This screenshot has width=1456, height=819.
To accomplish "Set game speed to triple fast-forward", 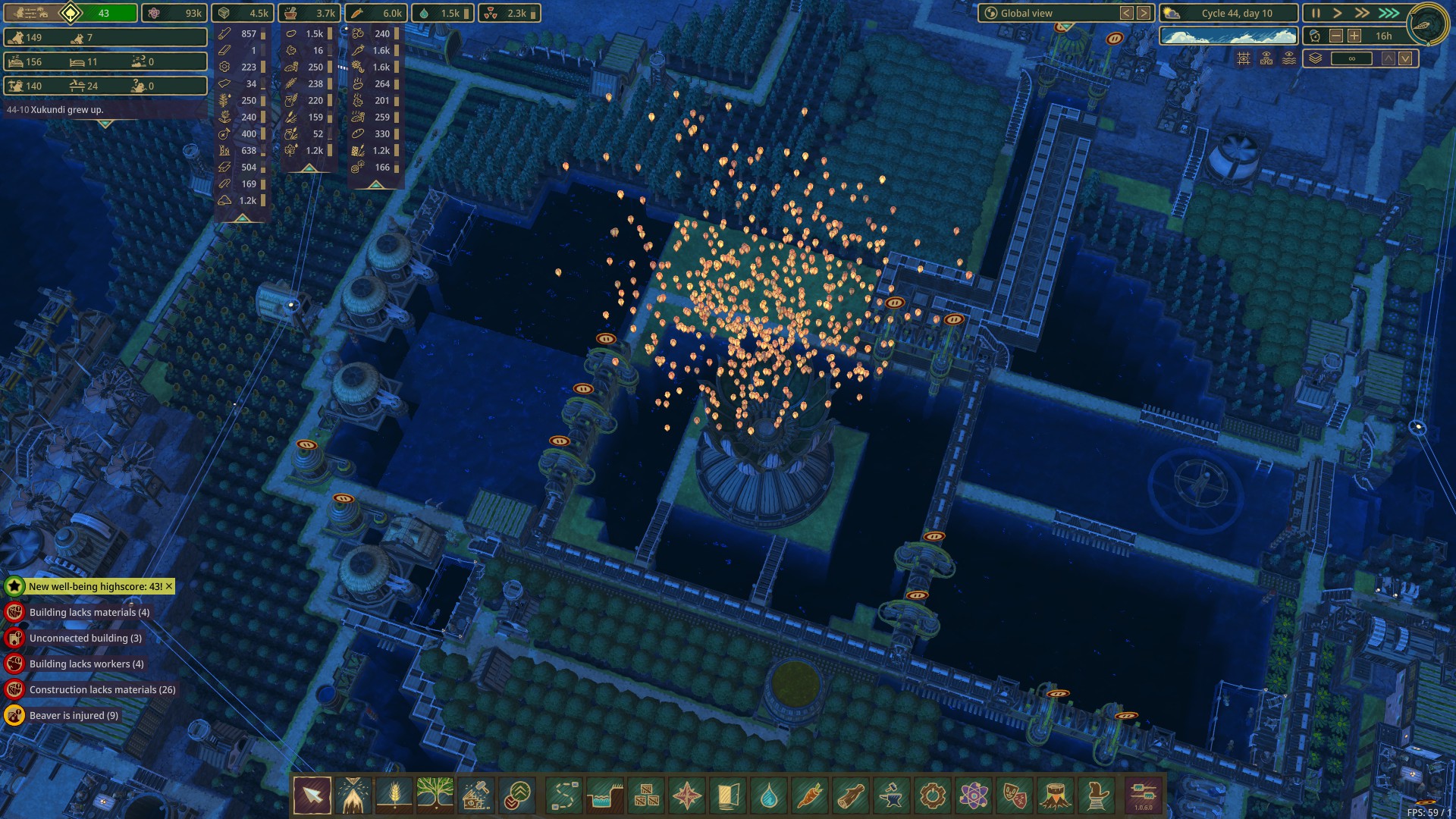I will coord(1389,13).
